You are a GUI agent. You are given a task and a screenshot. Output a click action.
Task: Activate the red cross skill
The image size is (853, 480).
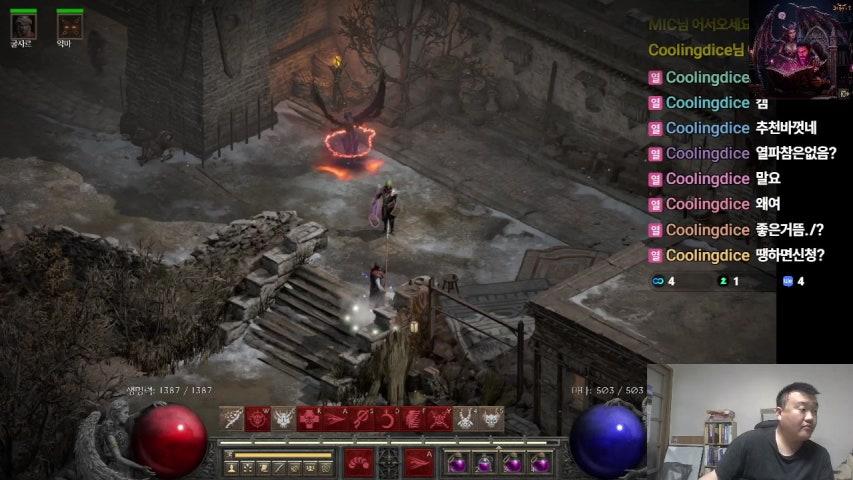pyautogui.click(x=310, y=418)
